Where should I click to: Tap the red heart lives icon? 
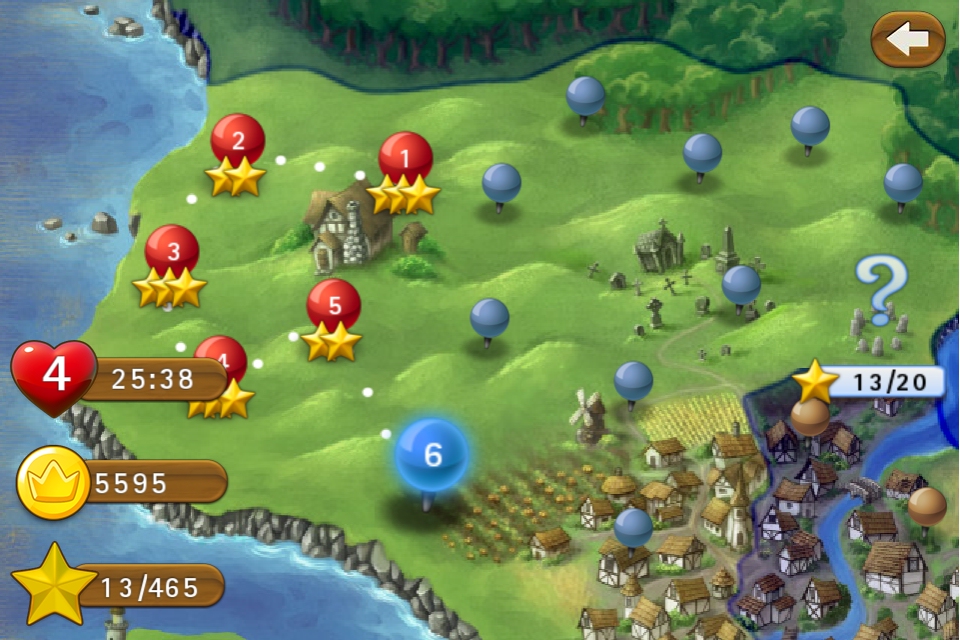[54, 374]
